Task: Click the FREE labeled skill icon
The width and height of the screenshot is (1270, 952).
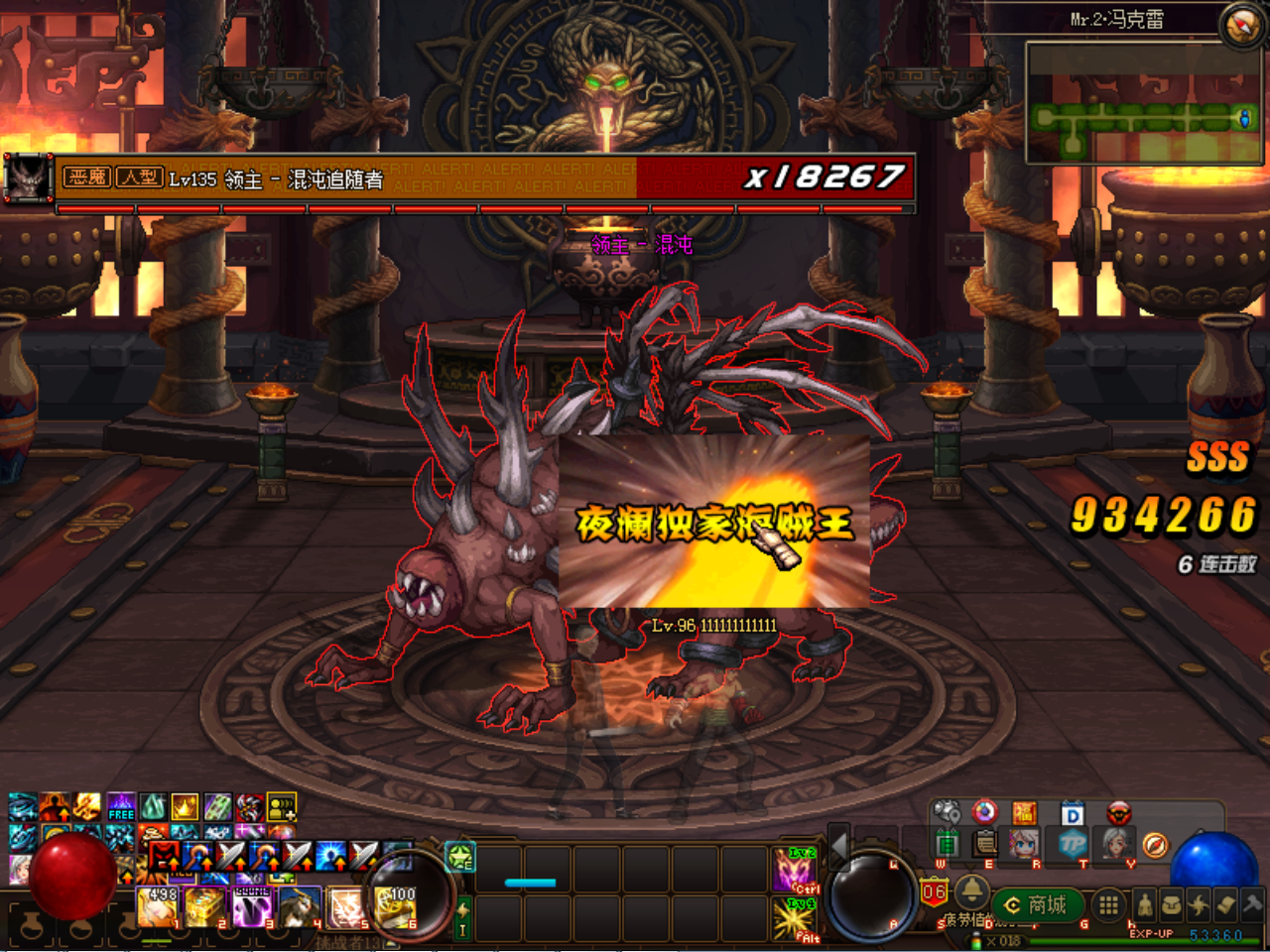Action: [120, 805]
